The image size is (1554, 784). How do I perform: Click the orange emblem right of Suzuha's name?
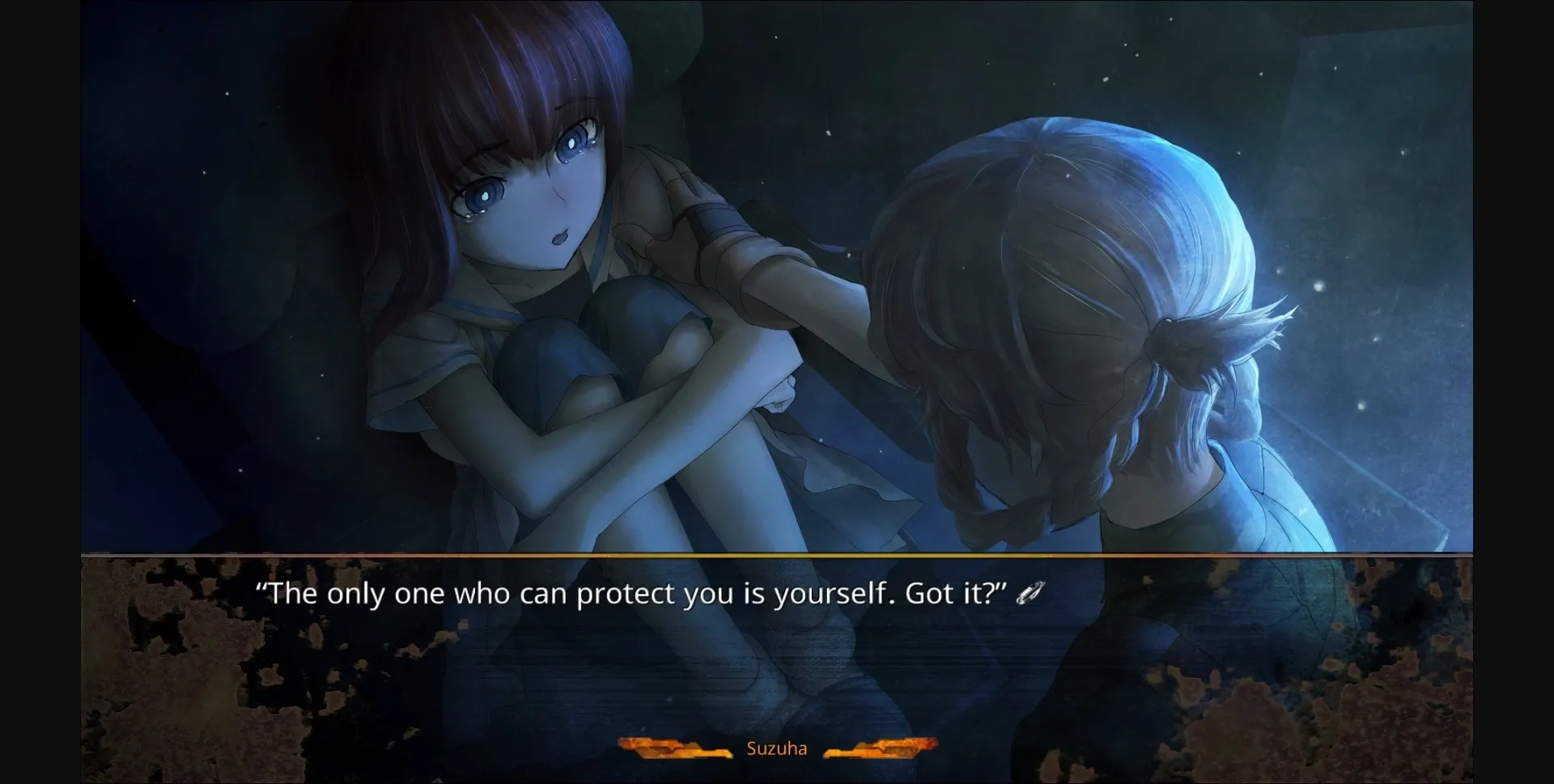click(881, 748)
